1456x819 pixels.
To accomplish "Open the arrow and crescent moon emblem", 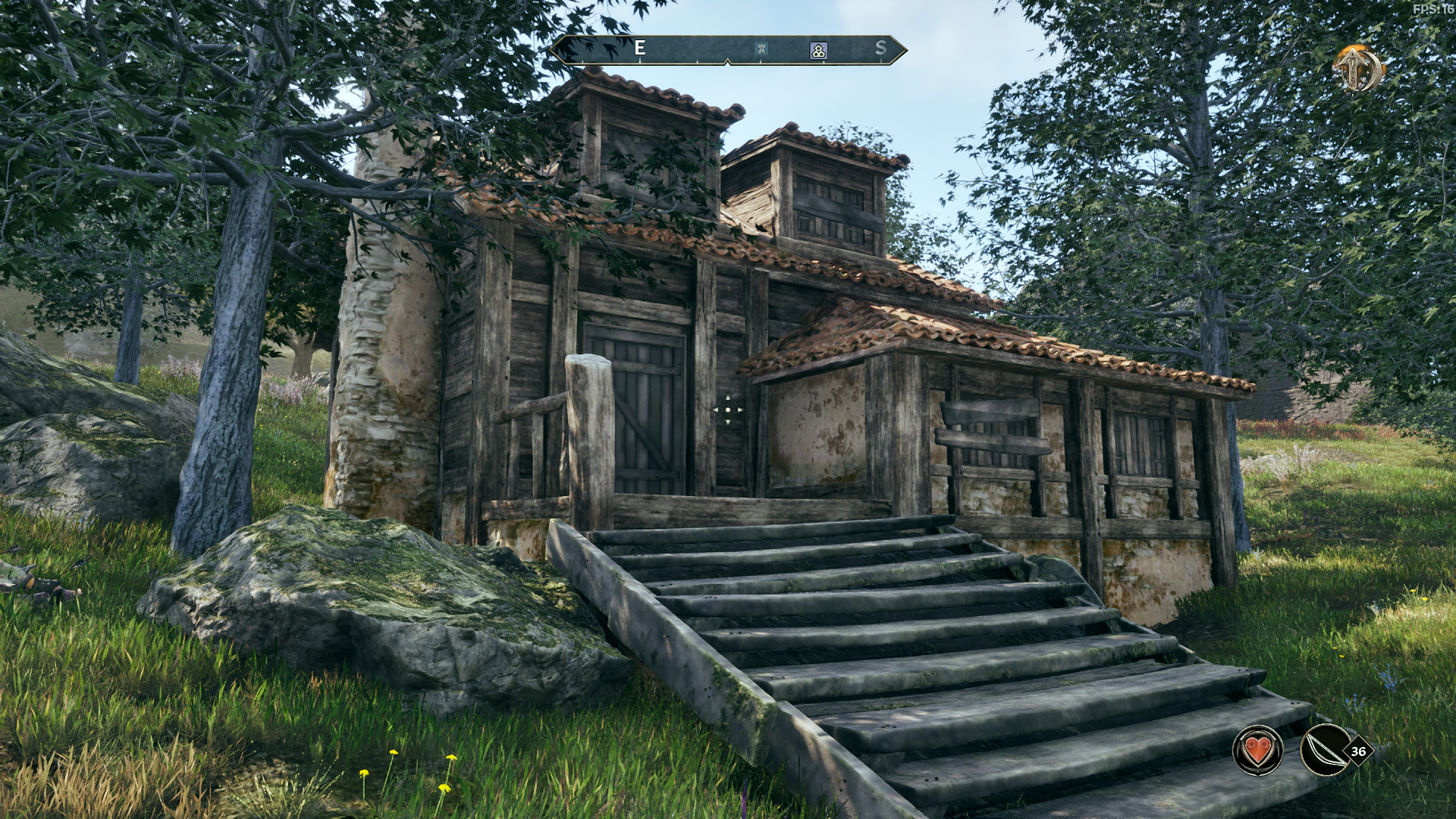I will pyautogui.click(x=1358, y=69).
